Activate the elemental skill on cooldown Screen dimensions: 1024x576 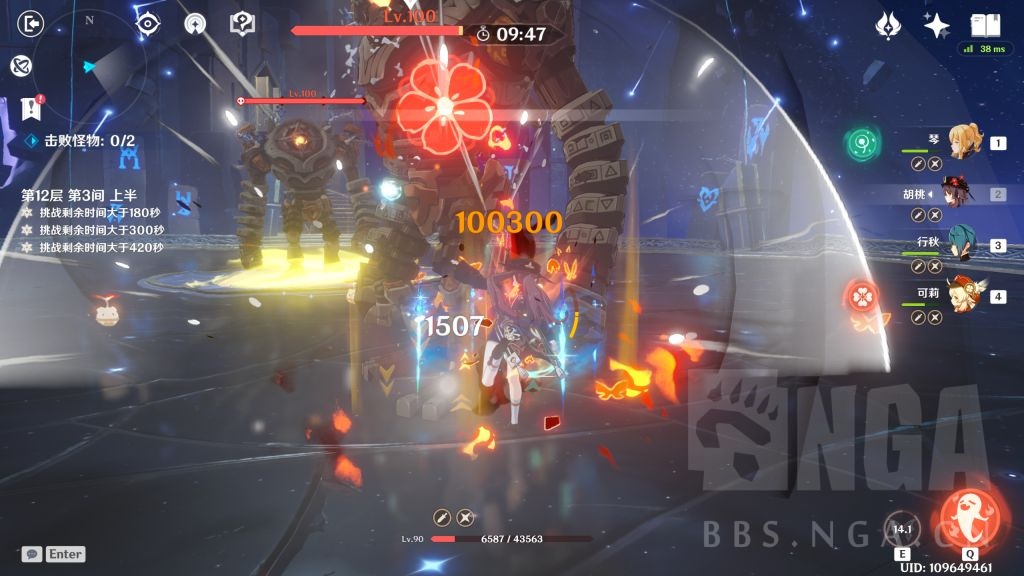pos(903,529)
